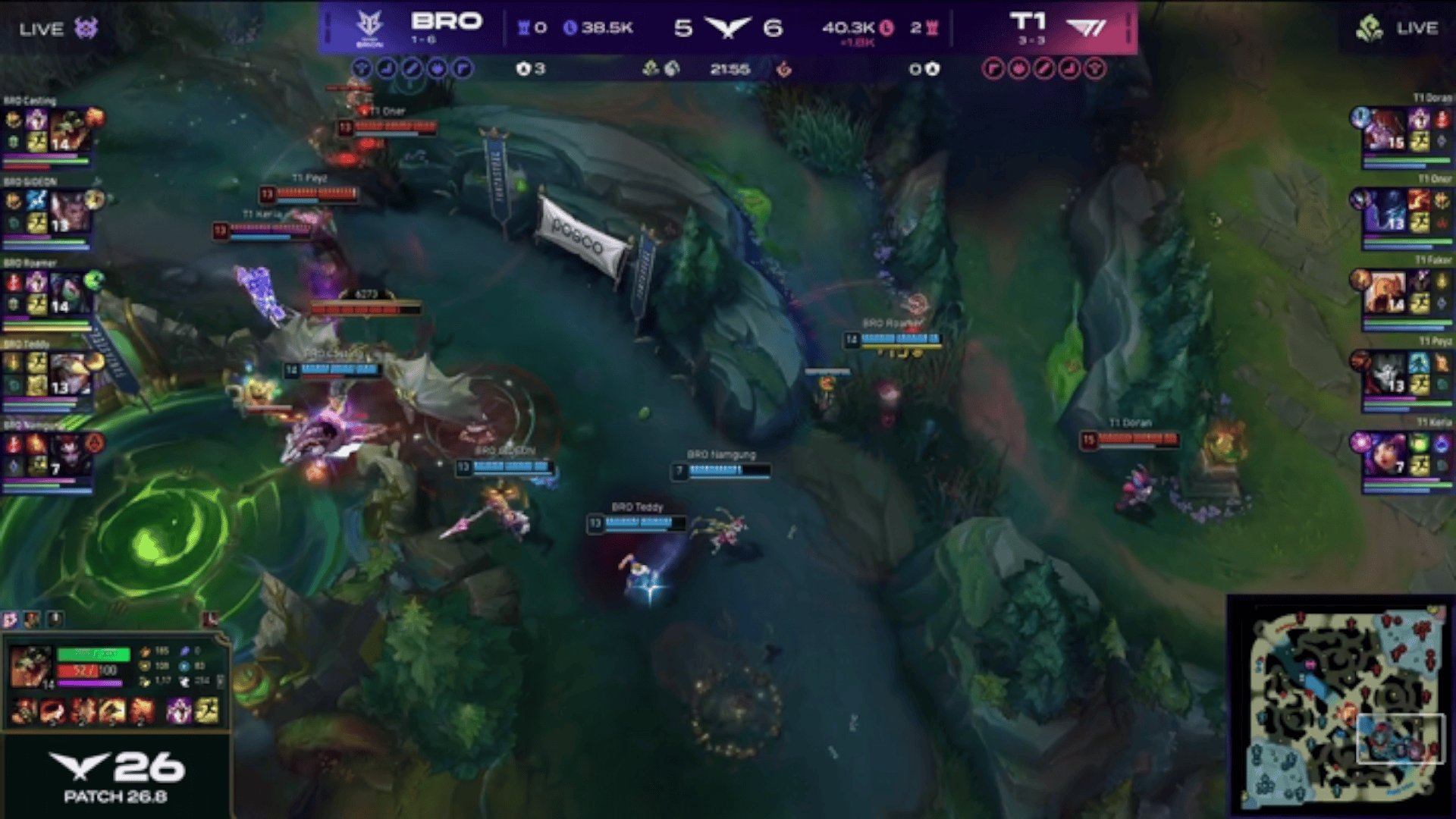The image size is (1456, 819).
Task: Select BRO Namgung's champion portrait
Action: coord(71,455)
